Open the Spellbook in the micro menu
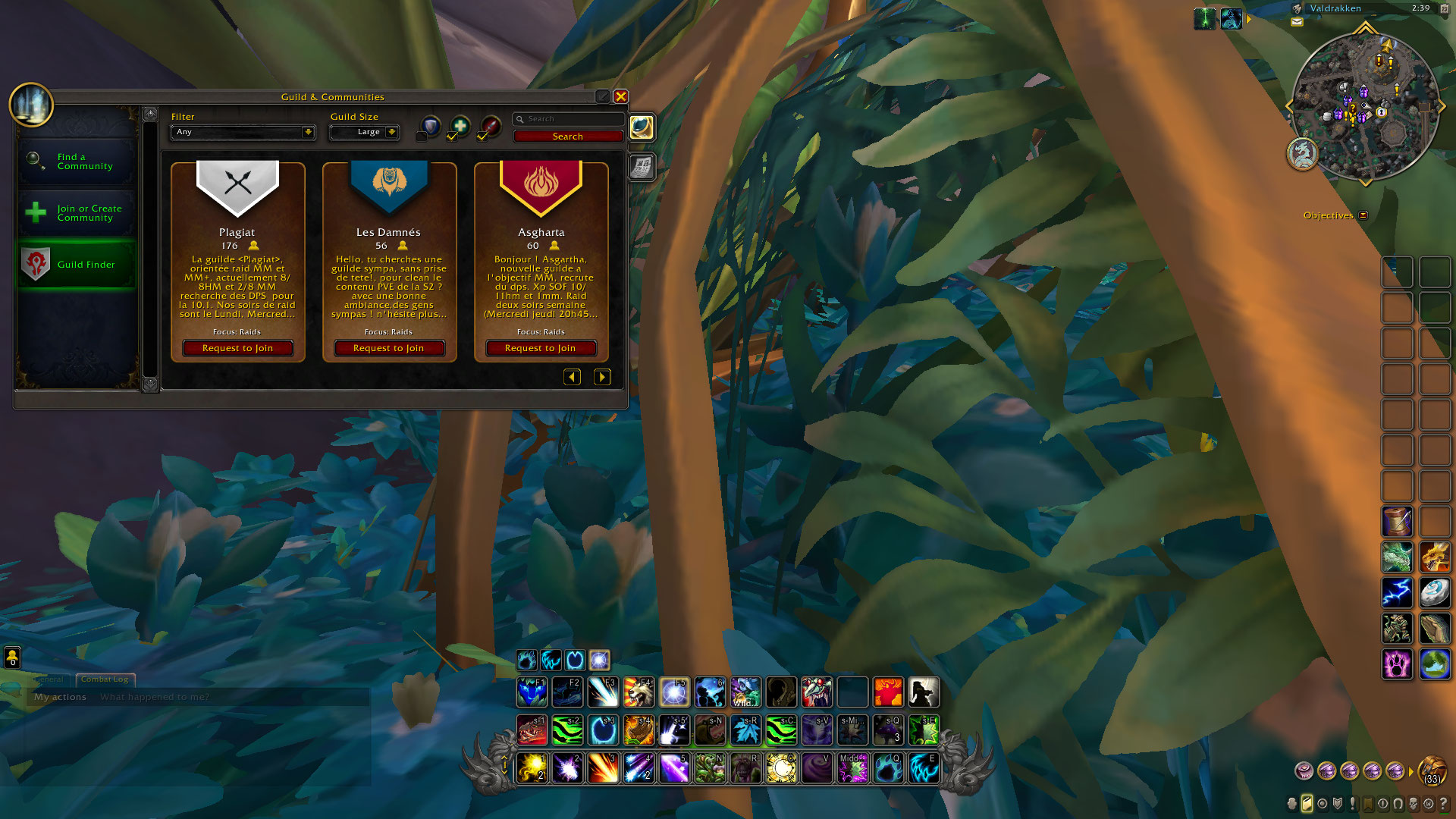This screenshot has width=1456, height=819. coord(1308,802)
